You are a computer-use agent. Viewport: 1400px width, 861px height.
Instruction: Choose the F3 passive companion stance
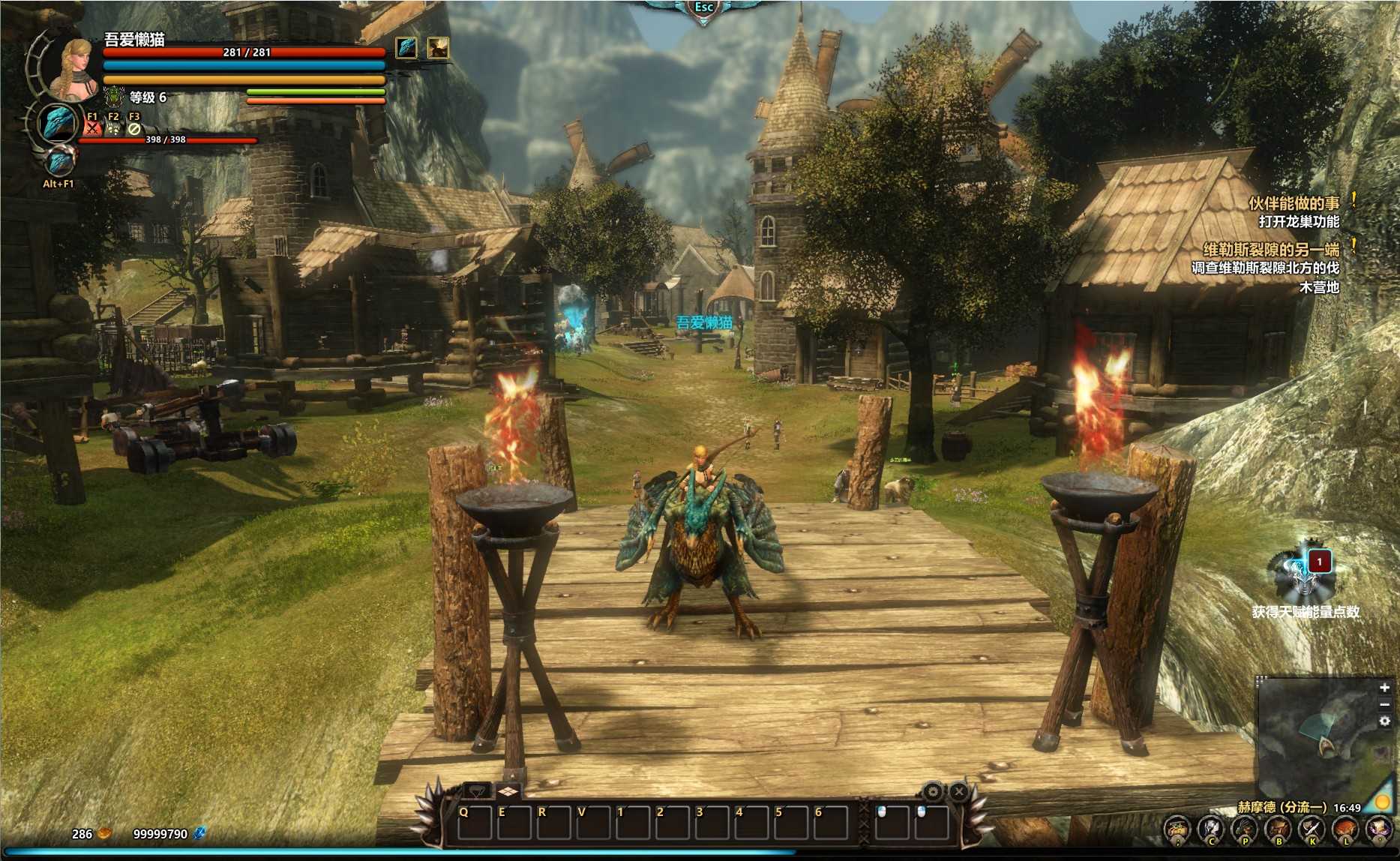click(134, 127)
